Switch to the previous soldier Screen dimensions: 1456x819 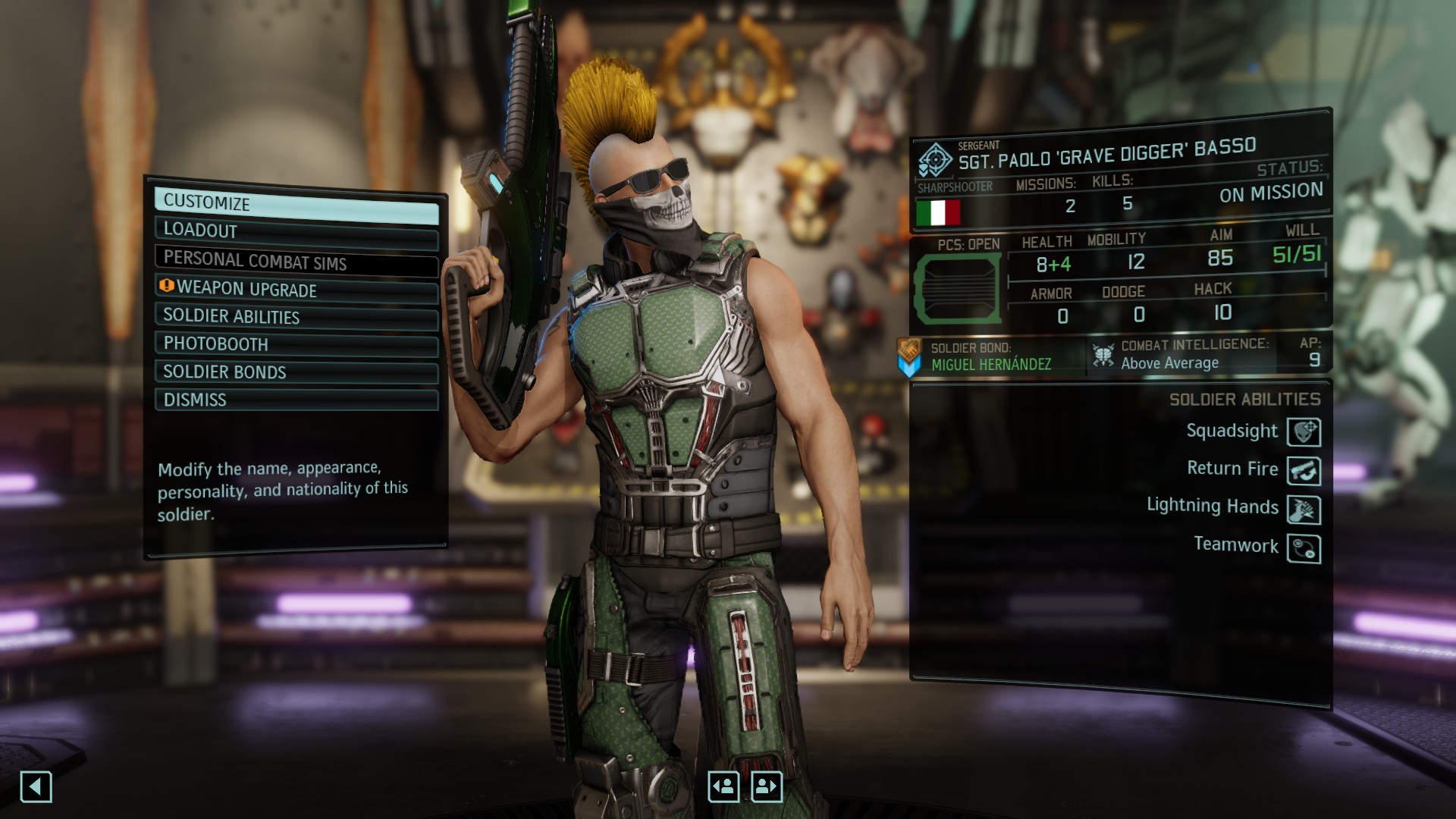click(723, 787)
